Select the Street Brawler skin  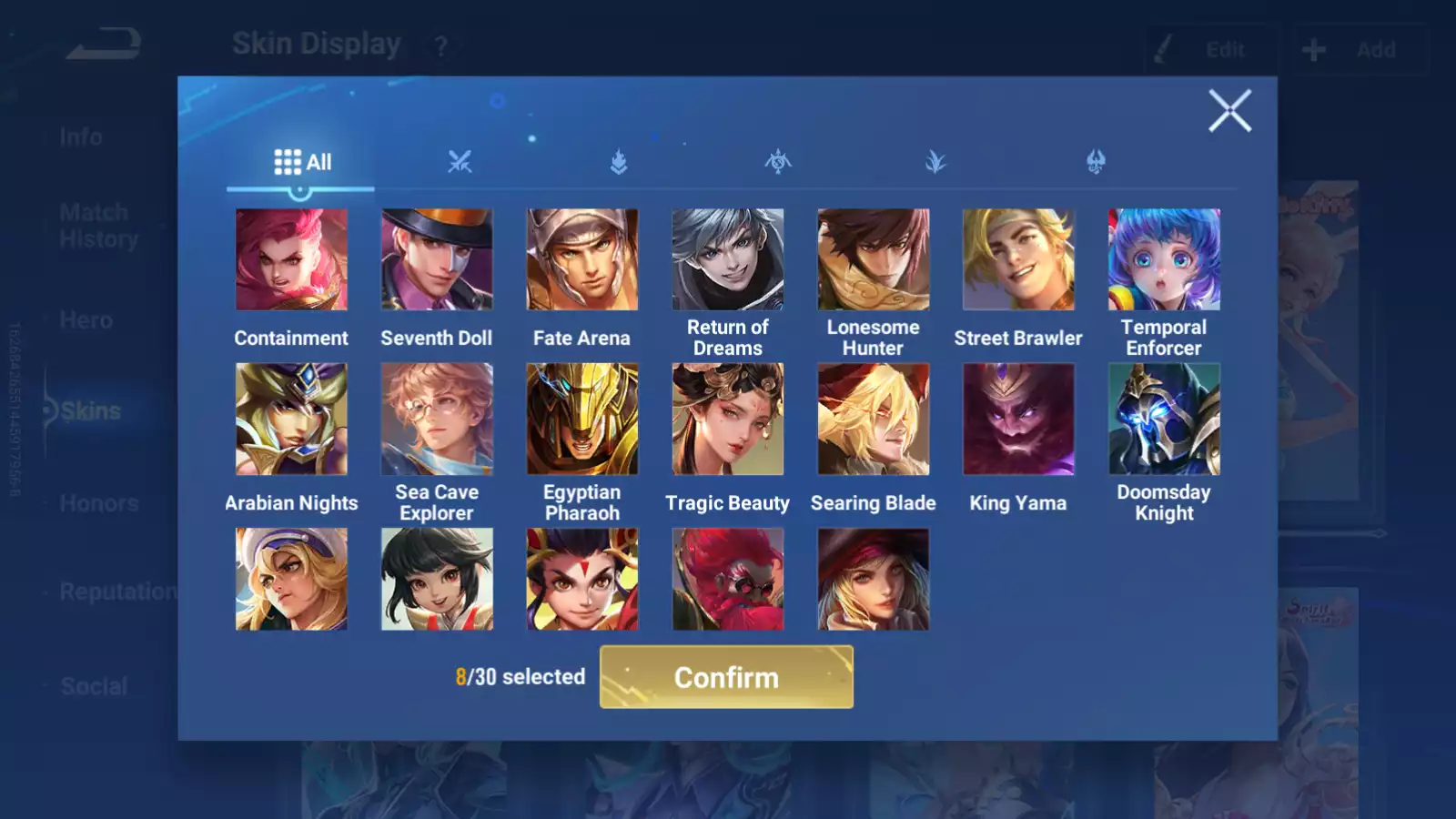(x=1018, y=260)
